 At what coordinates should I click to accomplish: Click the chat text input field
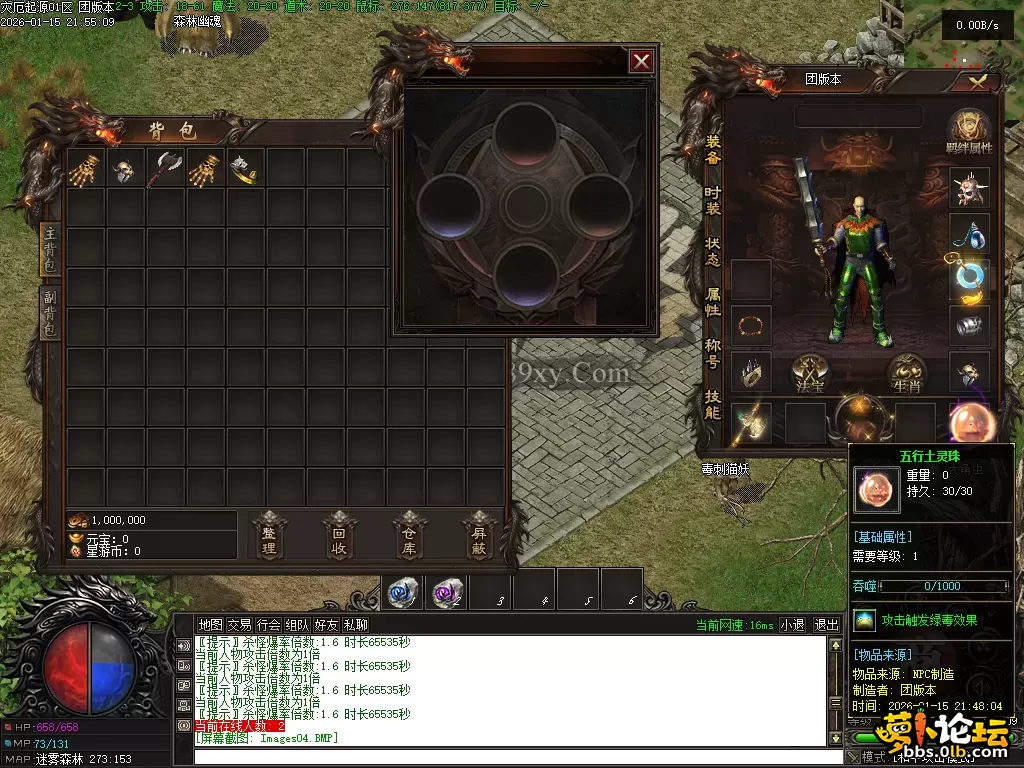coord(510,756)
